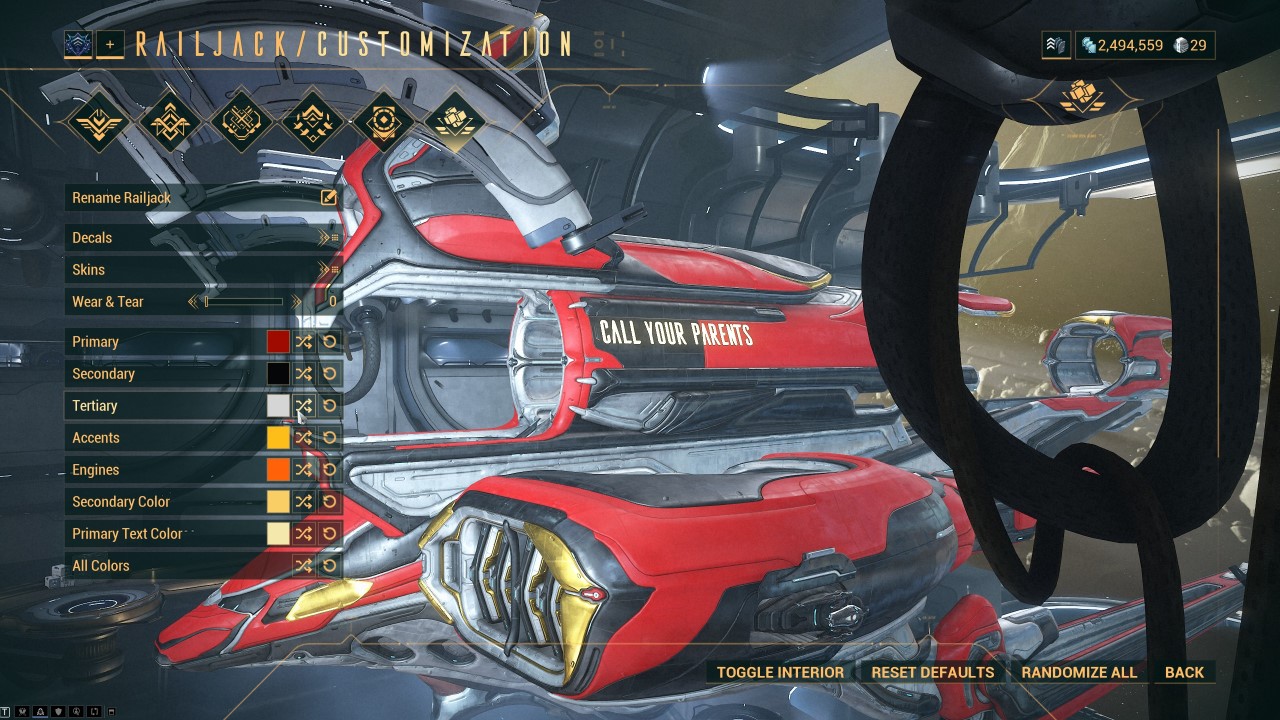Click the platinum balance showing 2,494,559
This screenshot has width=1280, height=720.
[x=1132, y=45]
